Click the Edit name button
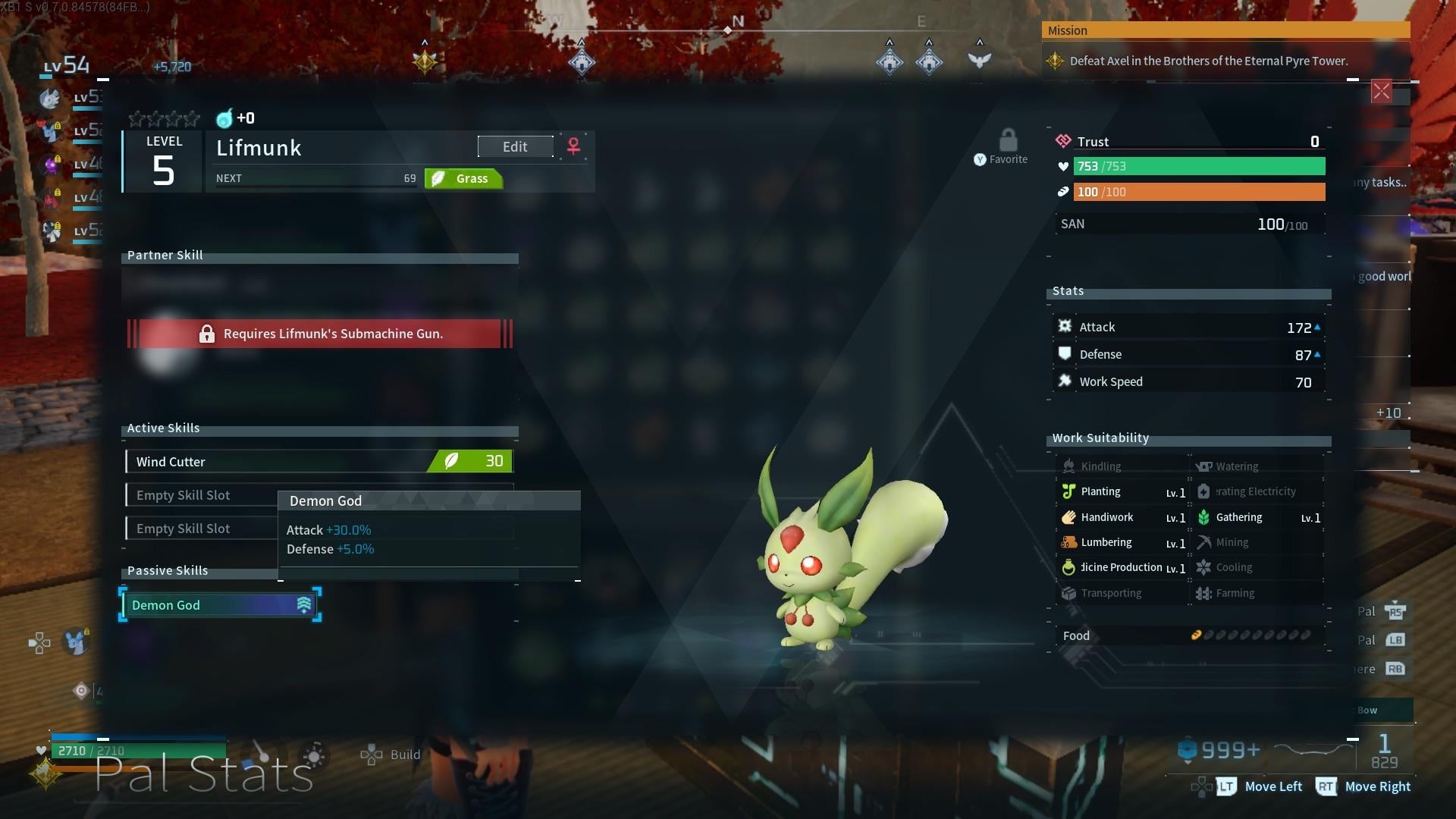This screenshot has height=819, width=1456. coord(515,147)
